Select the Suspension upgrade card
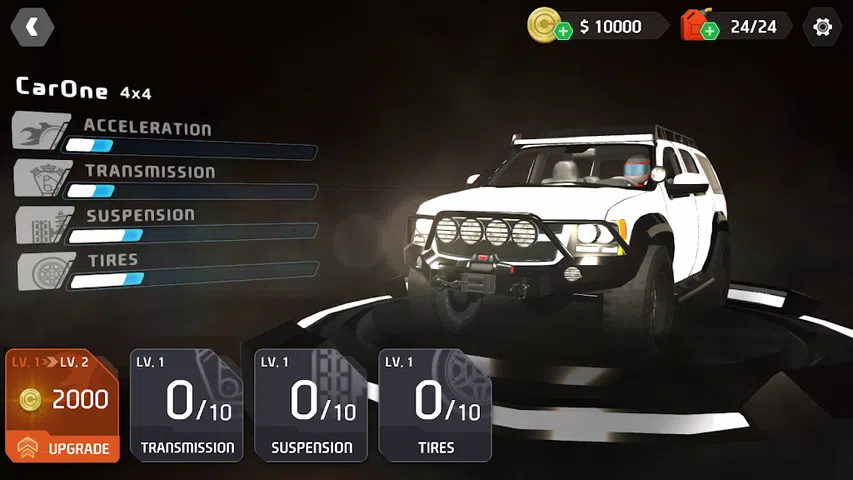The width and height of the screenshot is (853, 480). click(x=311, y=405)
